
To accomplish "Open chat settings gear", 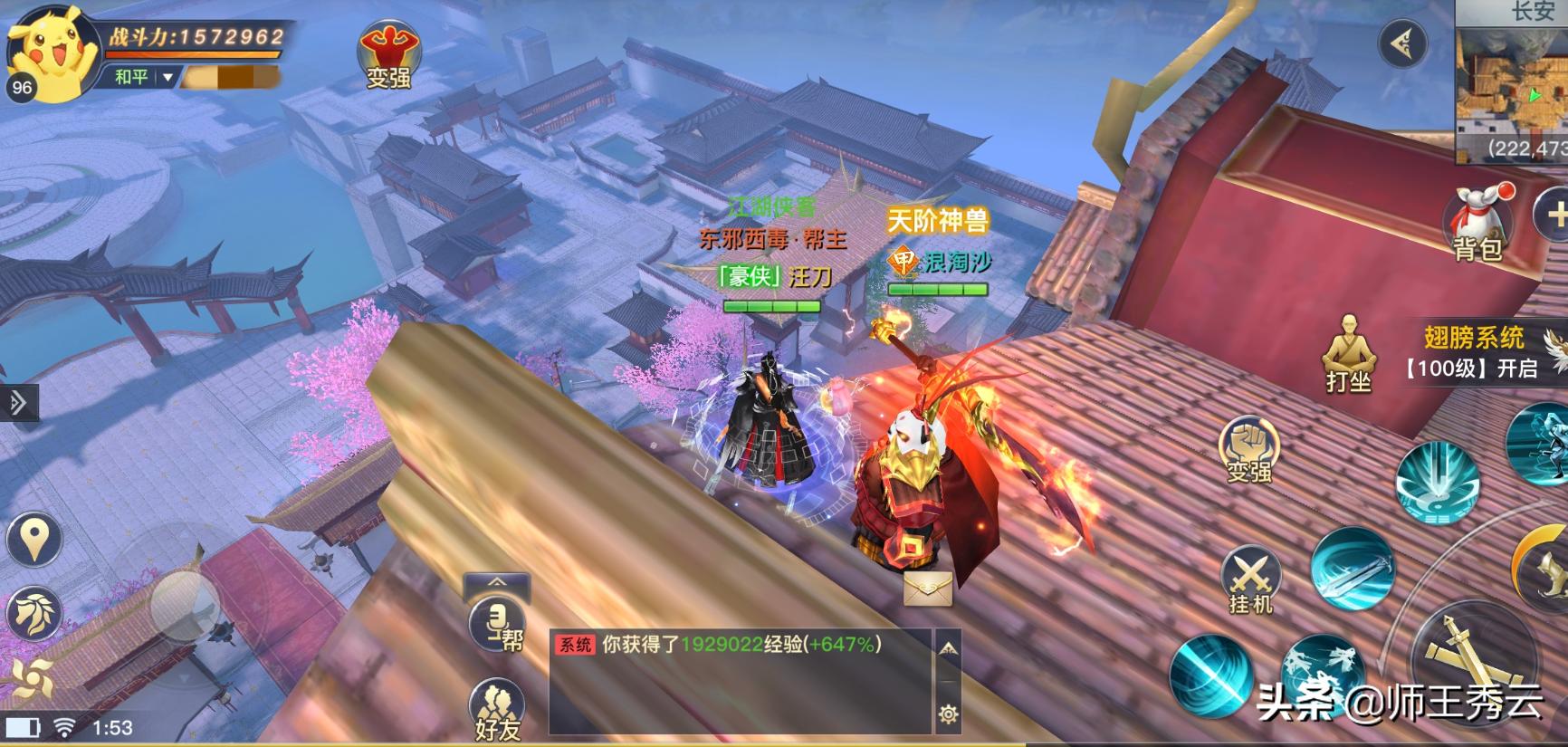I will point(948,714).
